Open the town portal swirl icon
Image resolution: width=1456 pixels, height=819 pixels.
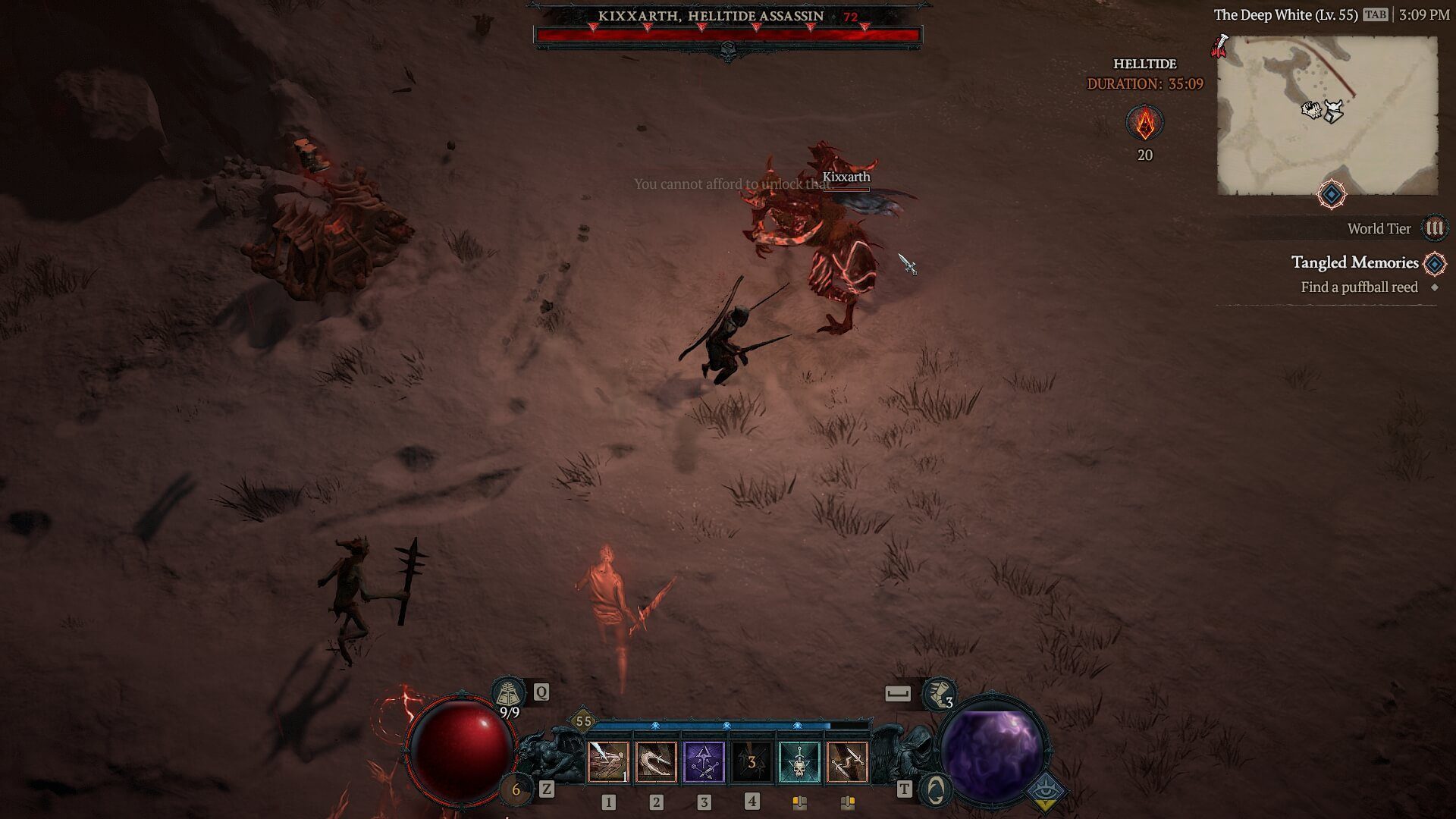coord(935,789)
